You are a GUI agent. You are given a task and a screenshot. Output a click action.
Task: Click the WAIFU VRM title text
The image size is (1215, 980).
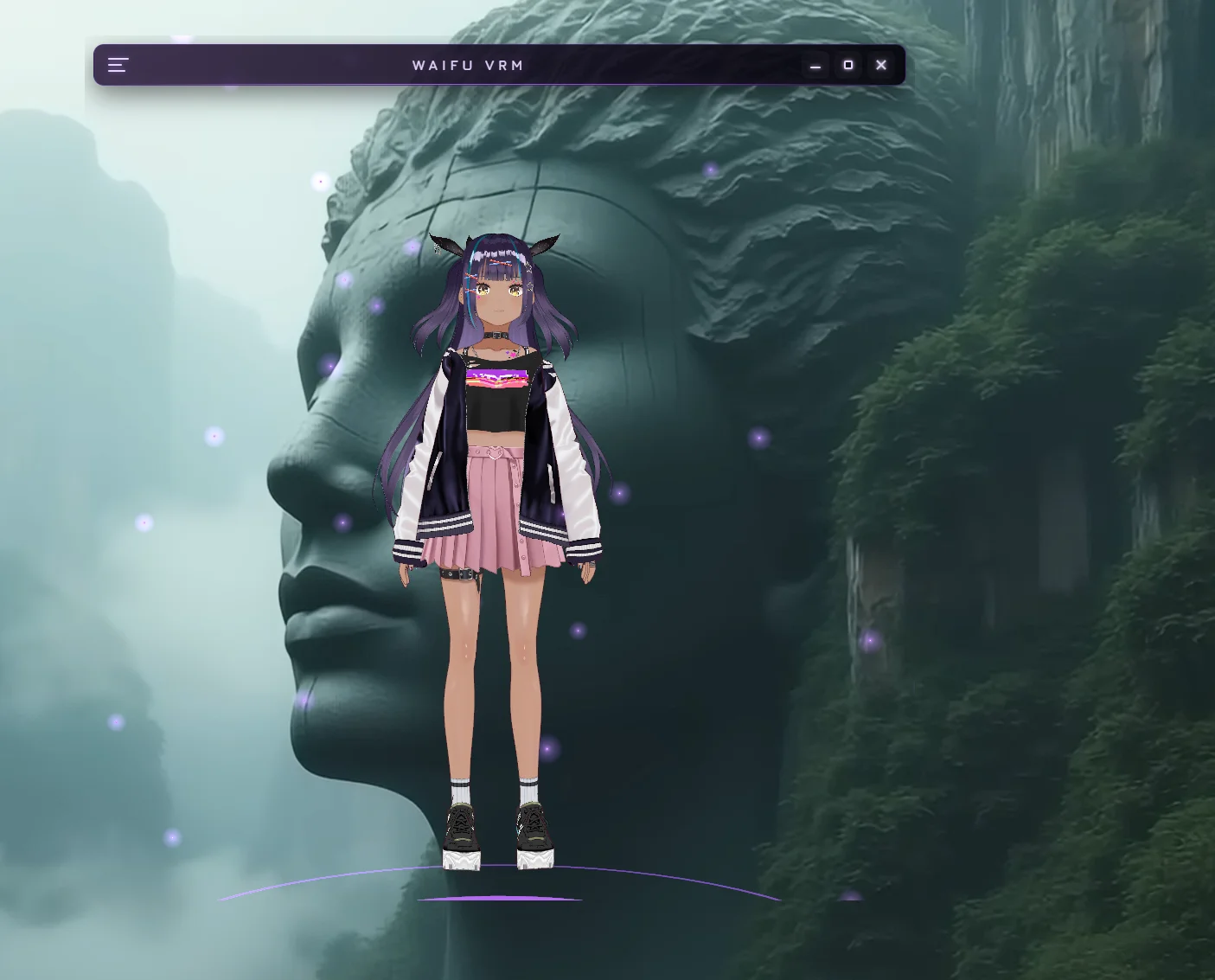[468, 65]
